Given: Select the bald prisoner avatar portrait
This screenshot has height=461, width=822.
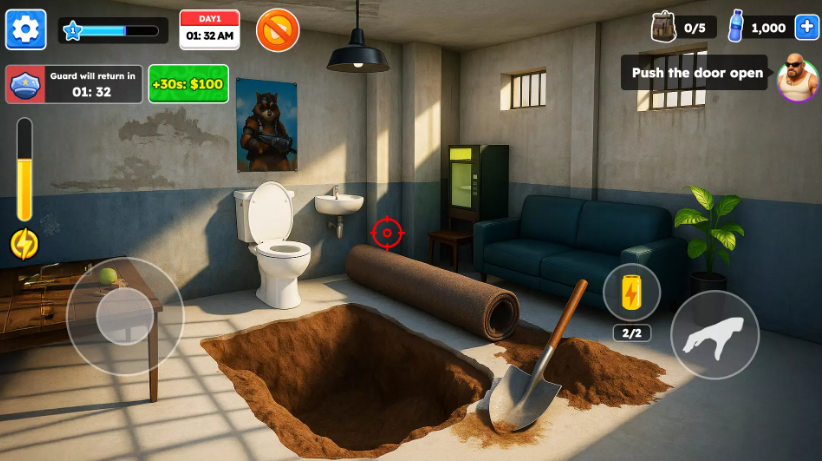Looking at the screenshot, I should point(797,75).
